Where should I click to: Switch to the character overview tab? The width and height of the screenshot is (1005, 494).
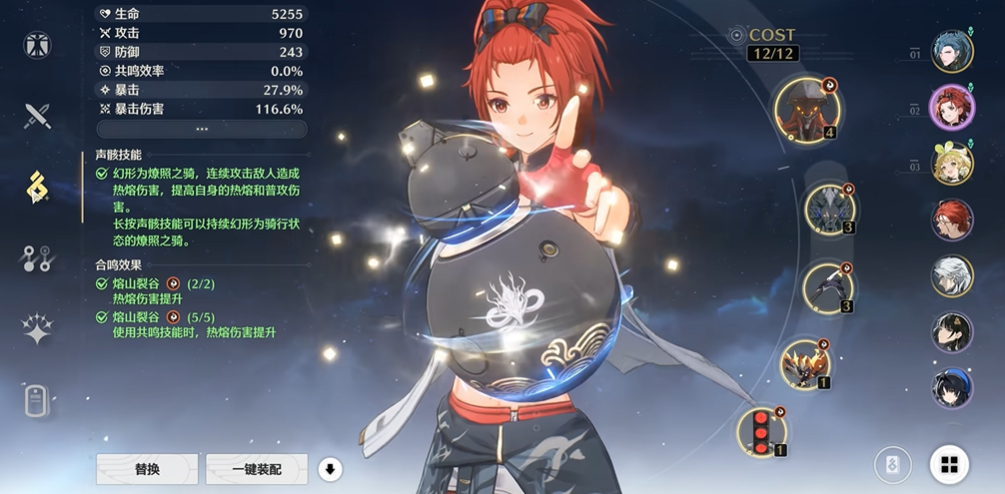(38, 45)
